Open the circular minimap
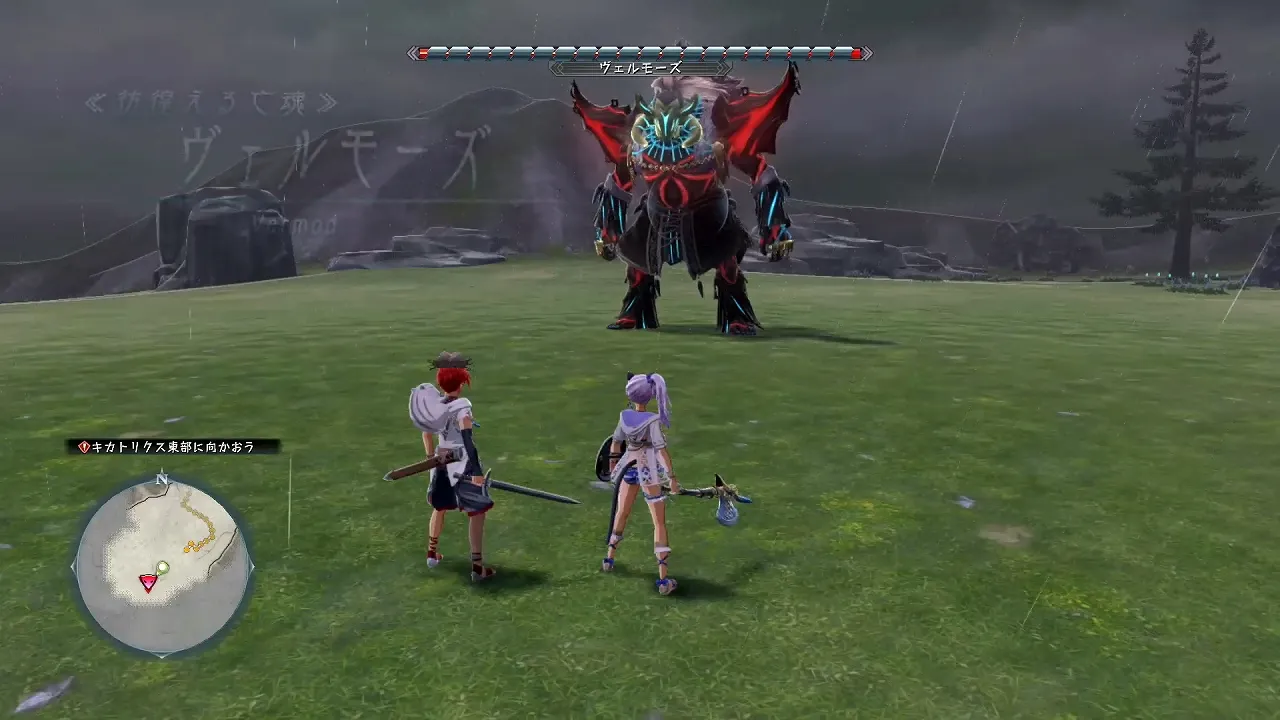This screenshot has width=1280, height=720. click(x=162, y=566)
